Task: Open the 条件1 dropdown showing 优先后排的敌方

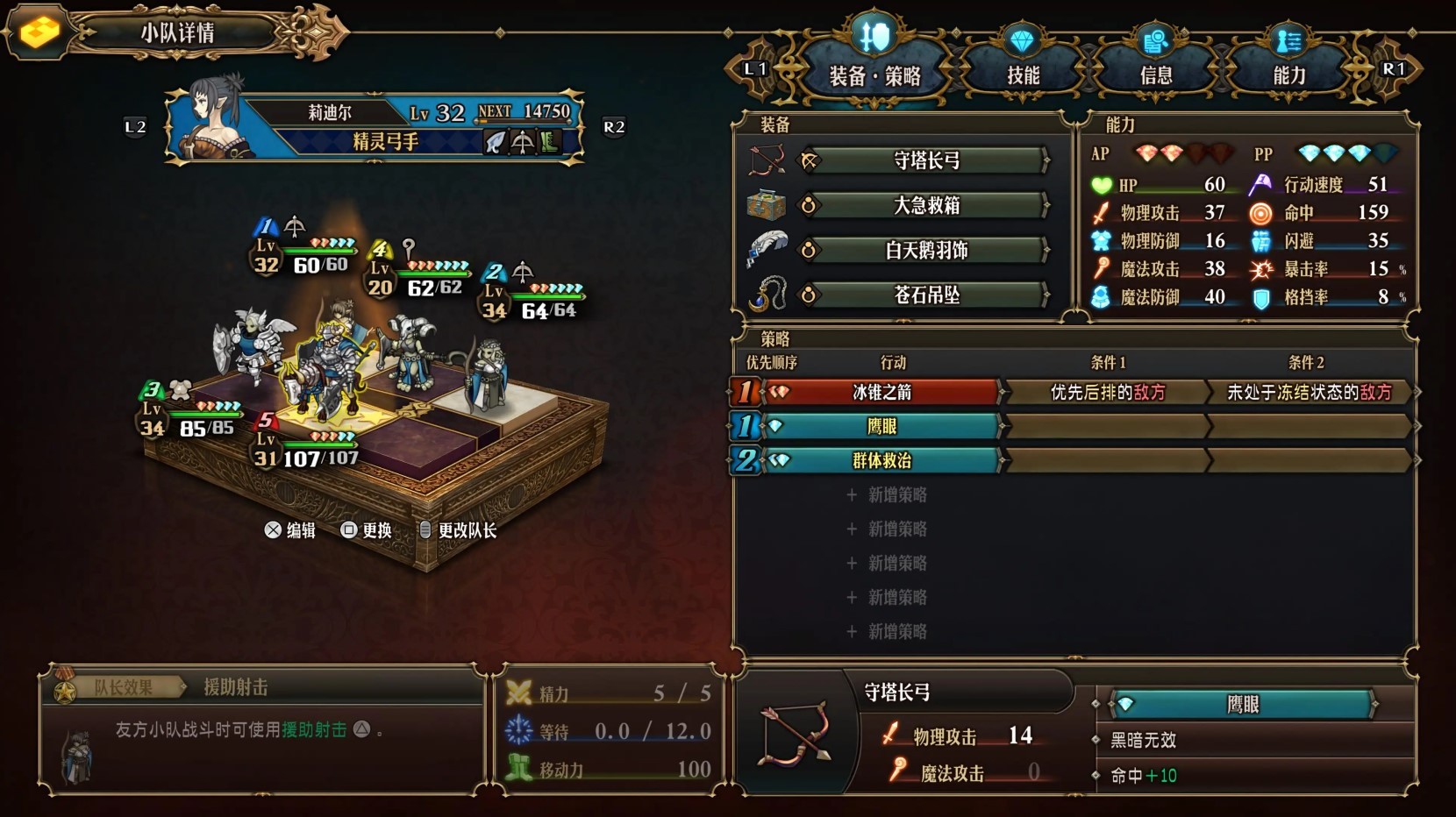Action: coord(1107,393)
